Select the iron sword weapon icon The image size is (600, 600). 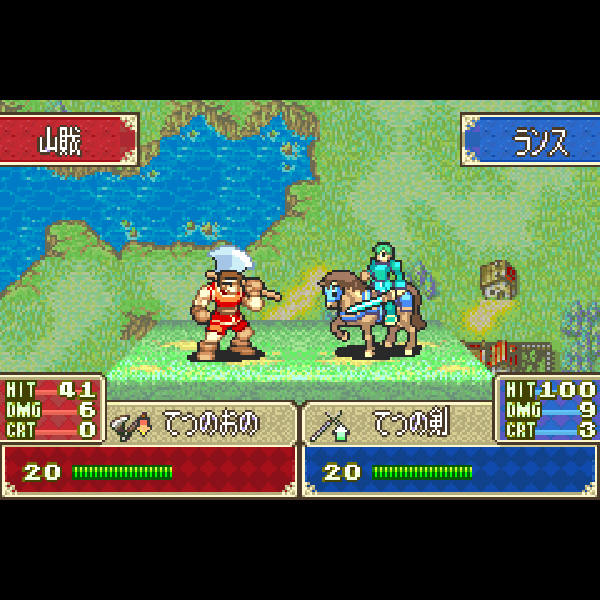click(x=329, y=425)
